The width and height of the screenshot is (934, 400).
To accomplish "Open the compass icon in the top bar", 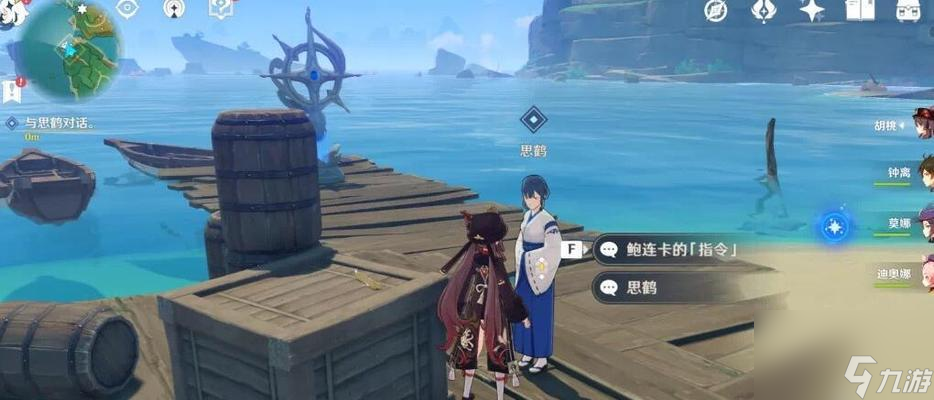I will [x=715, y=10].
